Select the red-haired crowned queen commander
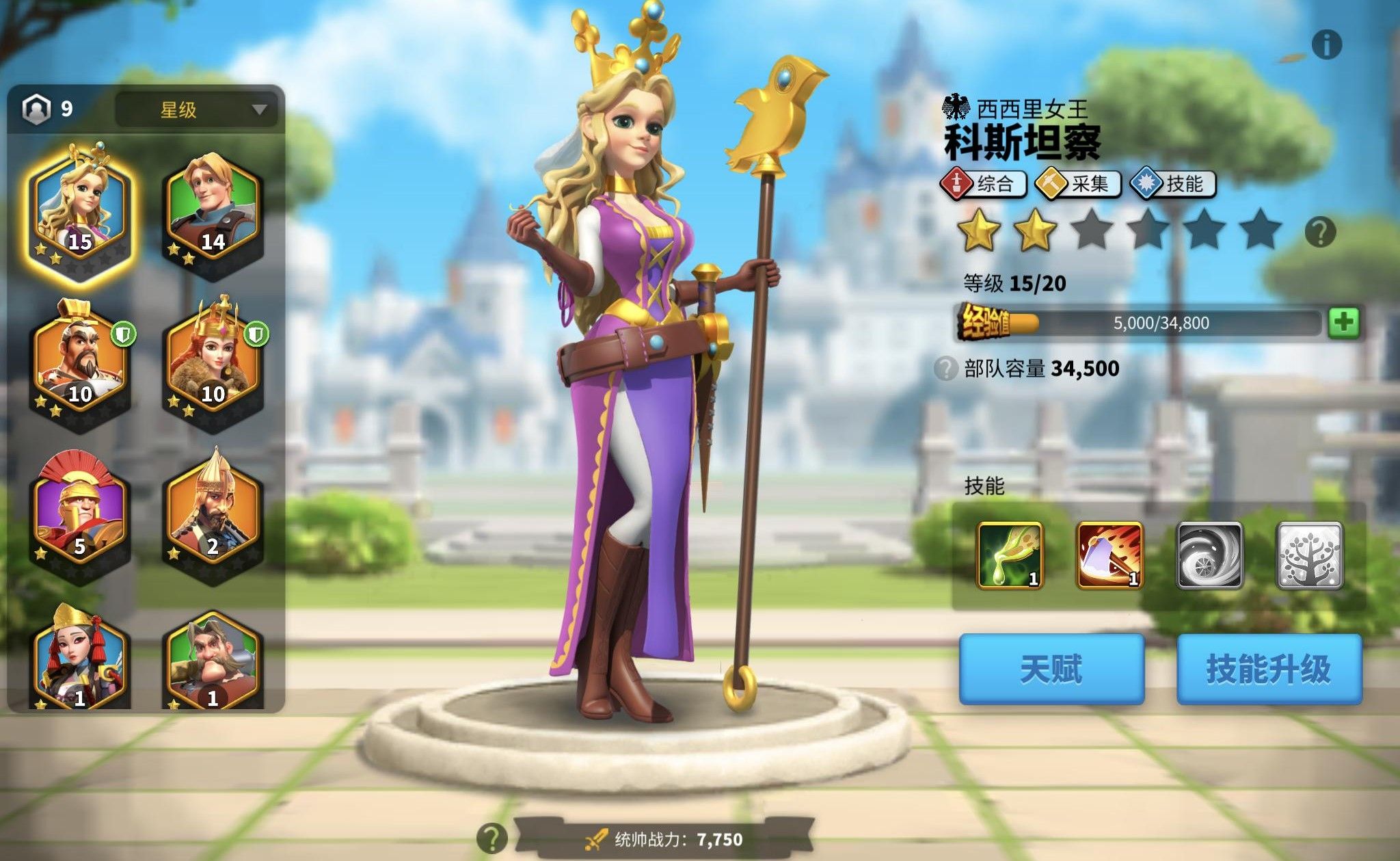This screenshot has width=1400, height=861. coord(213,364)
